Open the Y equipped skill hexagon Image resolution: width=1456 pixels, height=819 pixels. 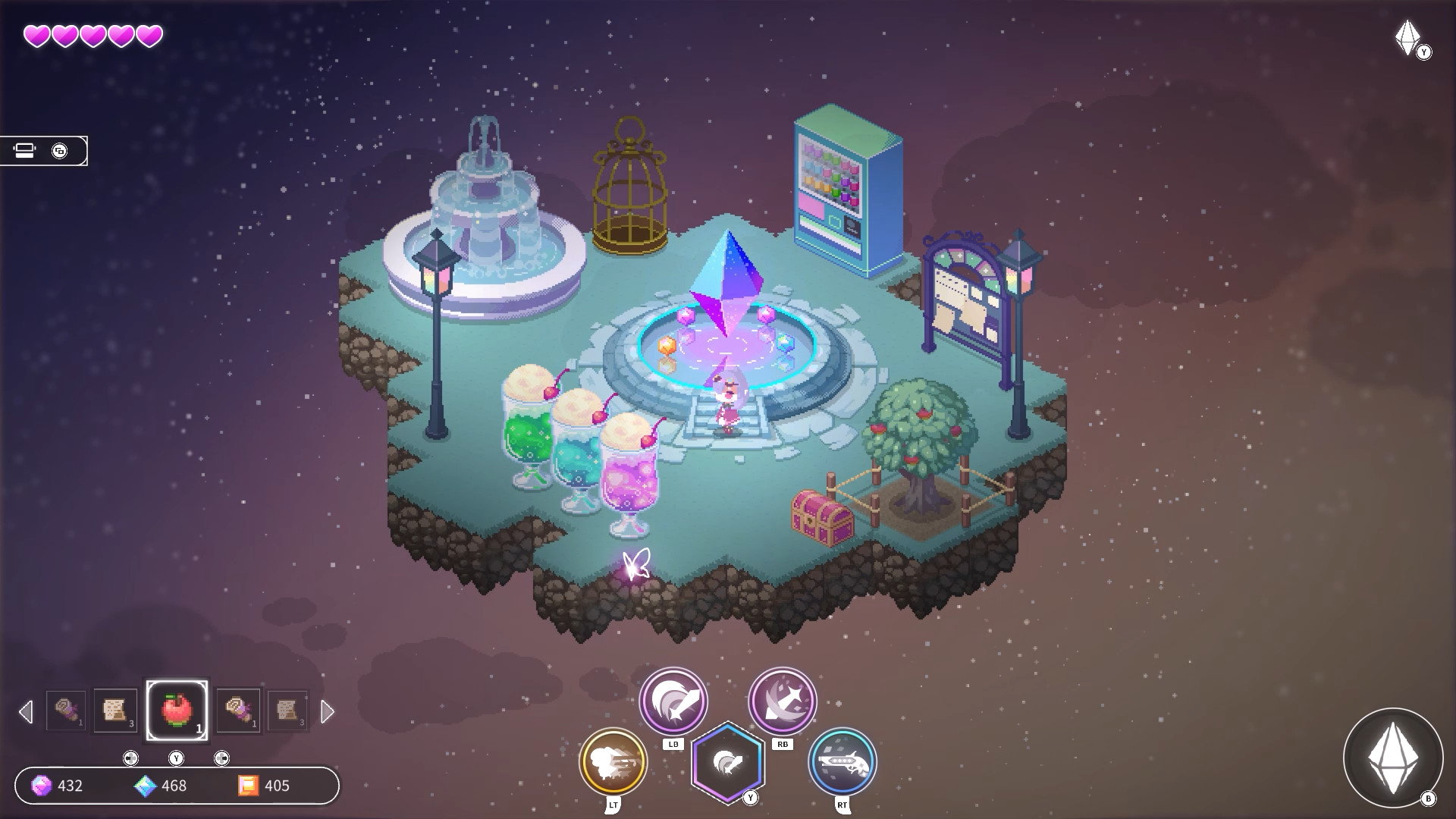pos(728,762)
